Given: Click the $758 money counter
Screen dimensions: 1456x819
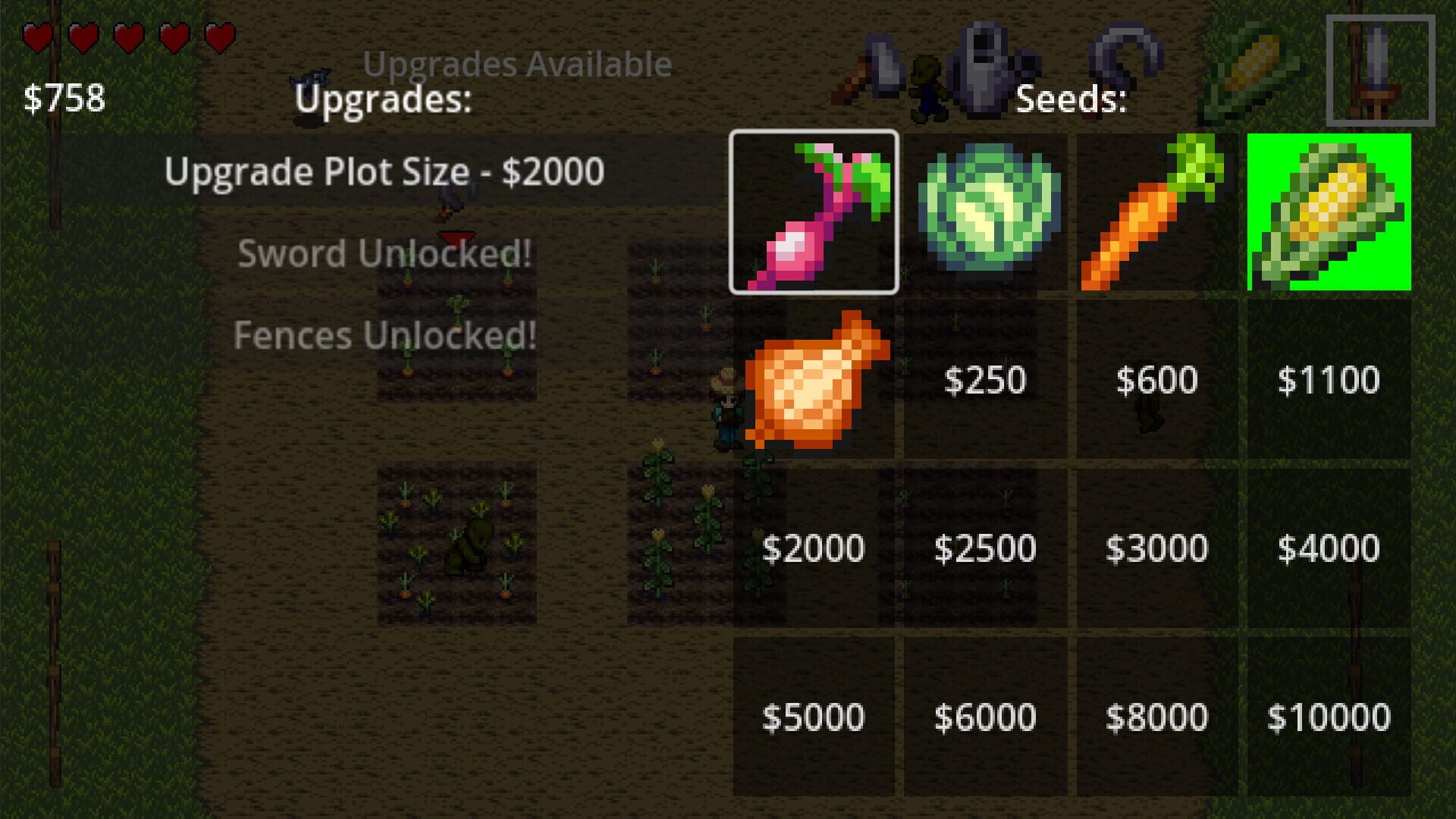Looking at the screenshot, I should coord(64,97).
